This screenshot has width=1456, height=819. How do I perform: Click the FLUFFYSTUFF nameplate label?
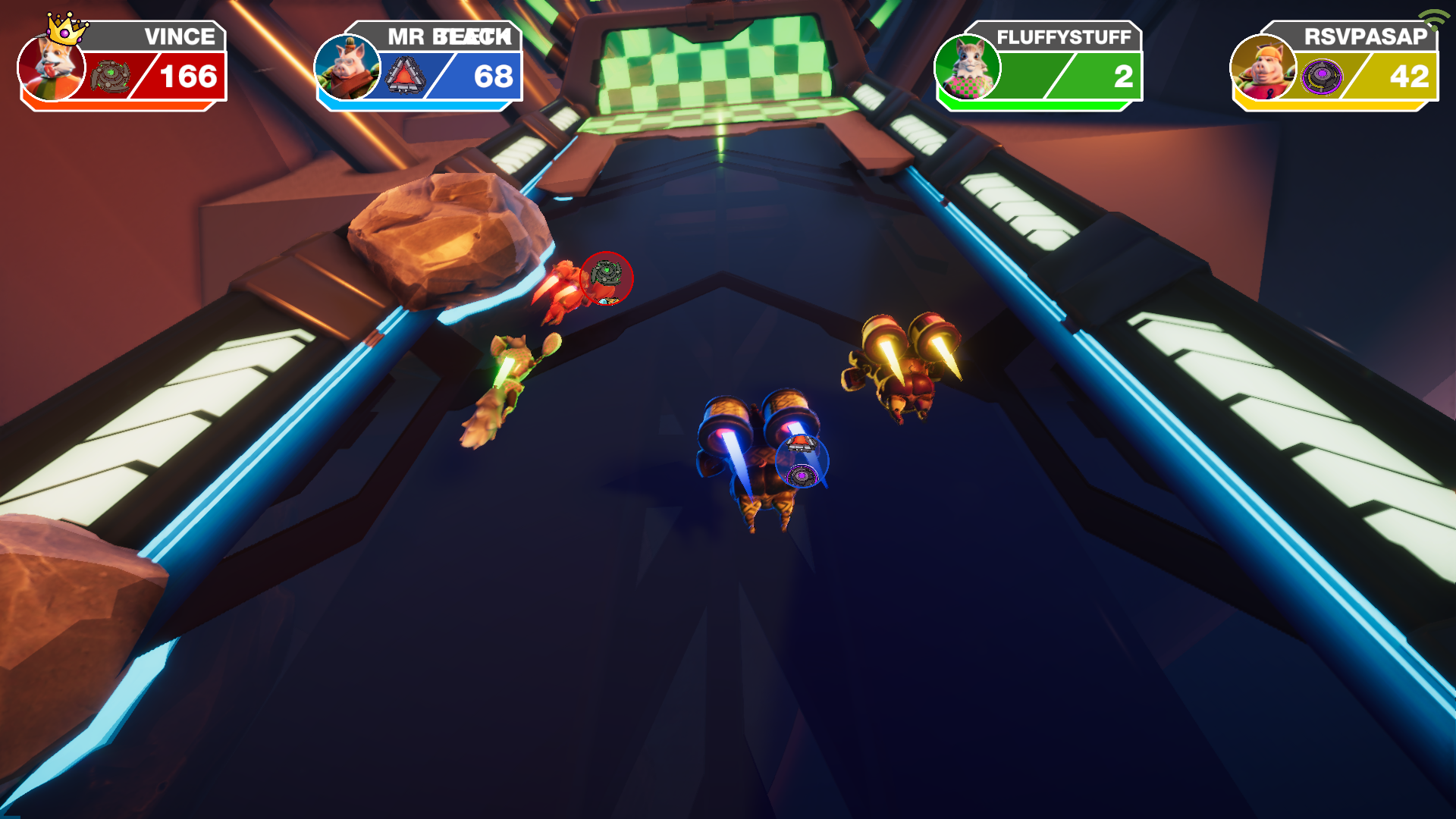coord(1065,36)
